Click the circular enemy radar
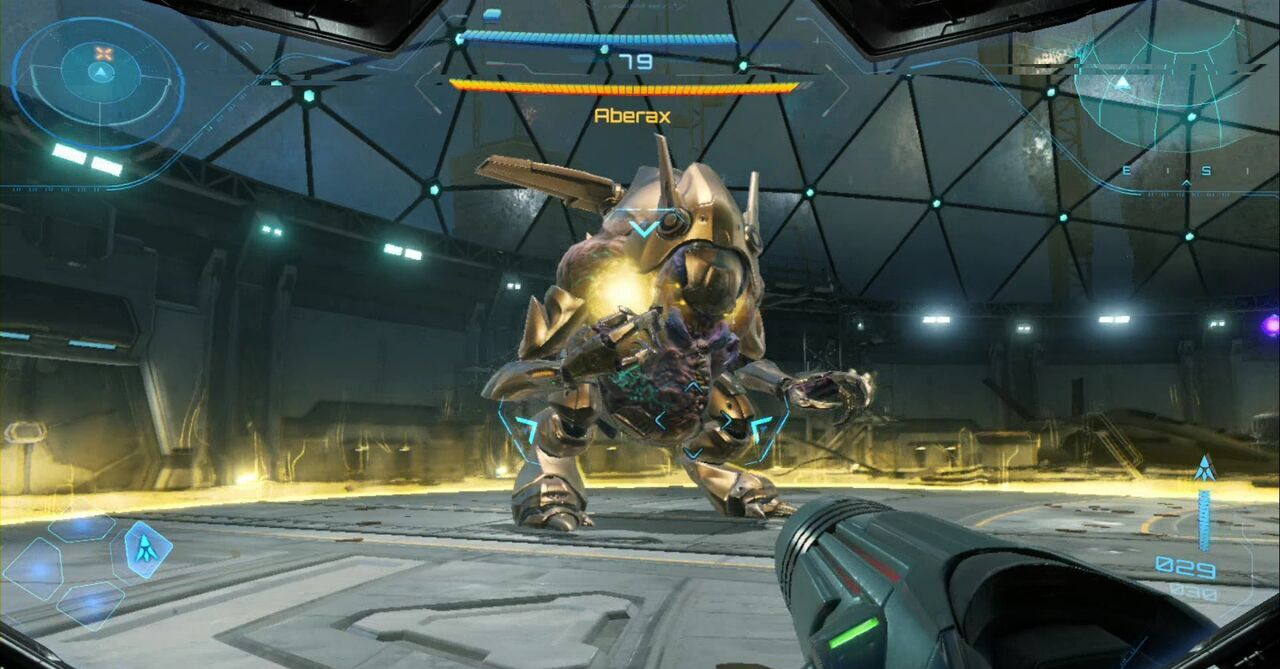The height and width of the screenshot is (669, 1280). click(100, 75)
